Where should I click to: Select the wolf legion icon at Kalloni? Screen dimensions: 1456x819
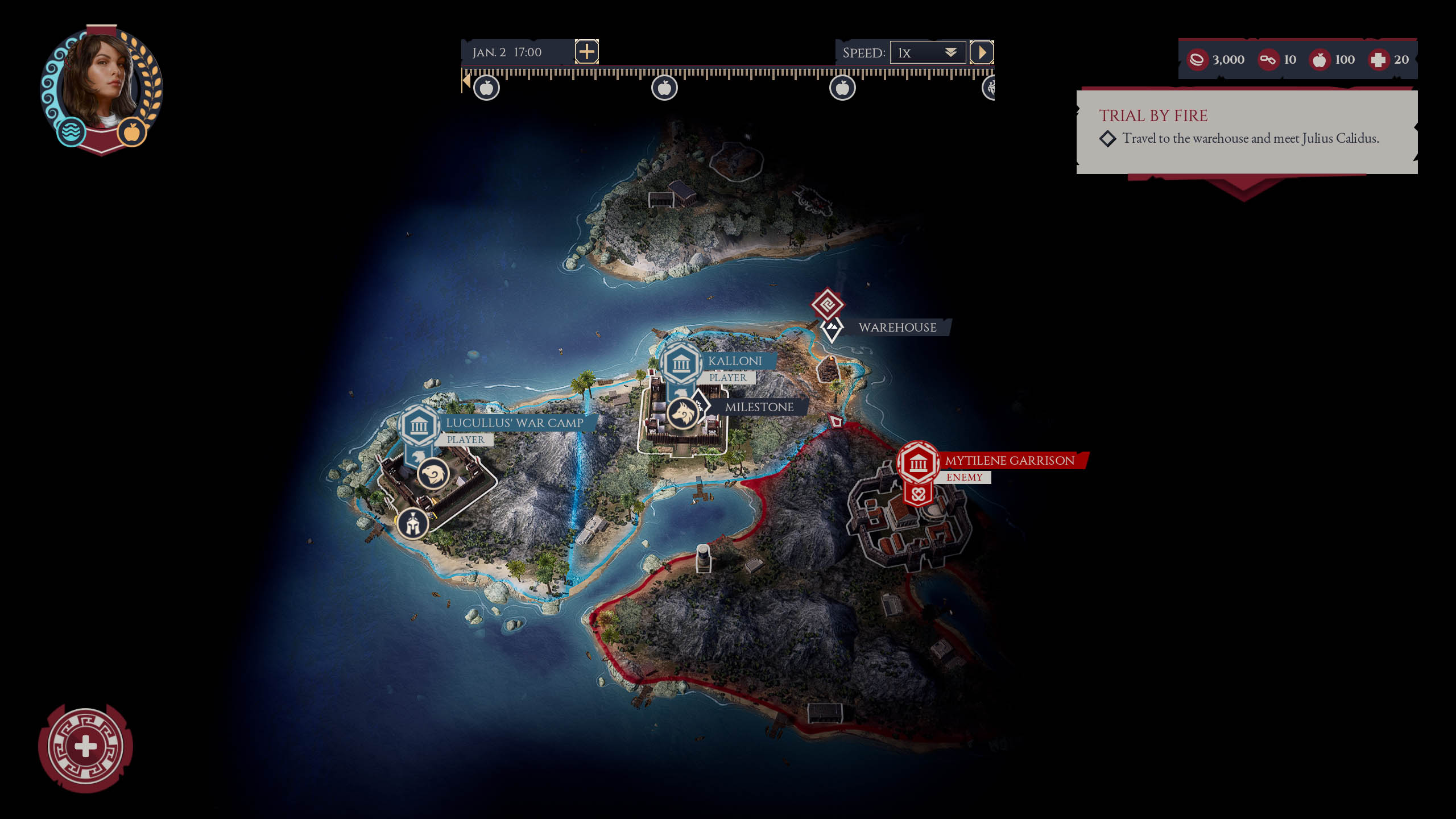[682, 412]
